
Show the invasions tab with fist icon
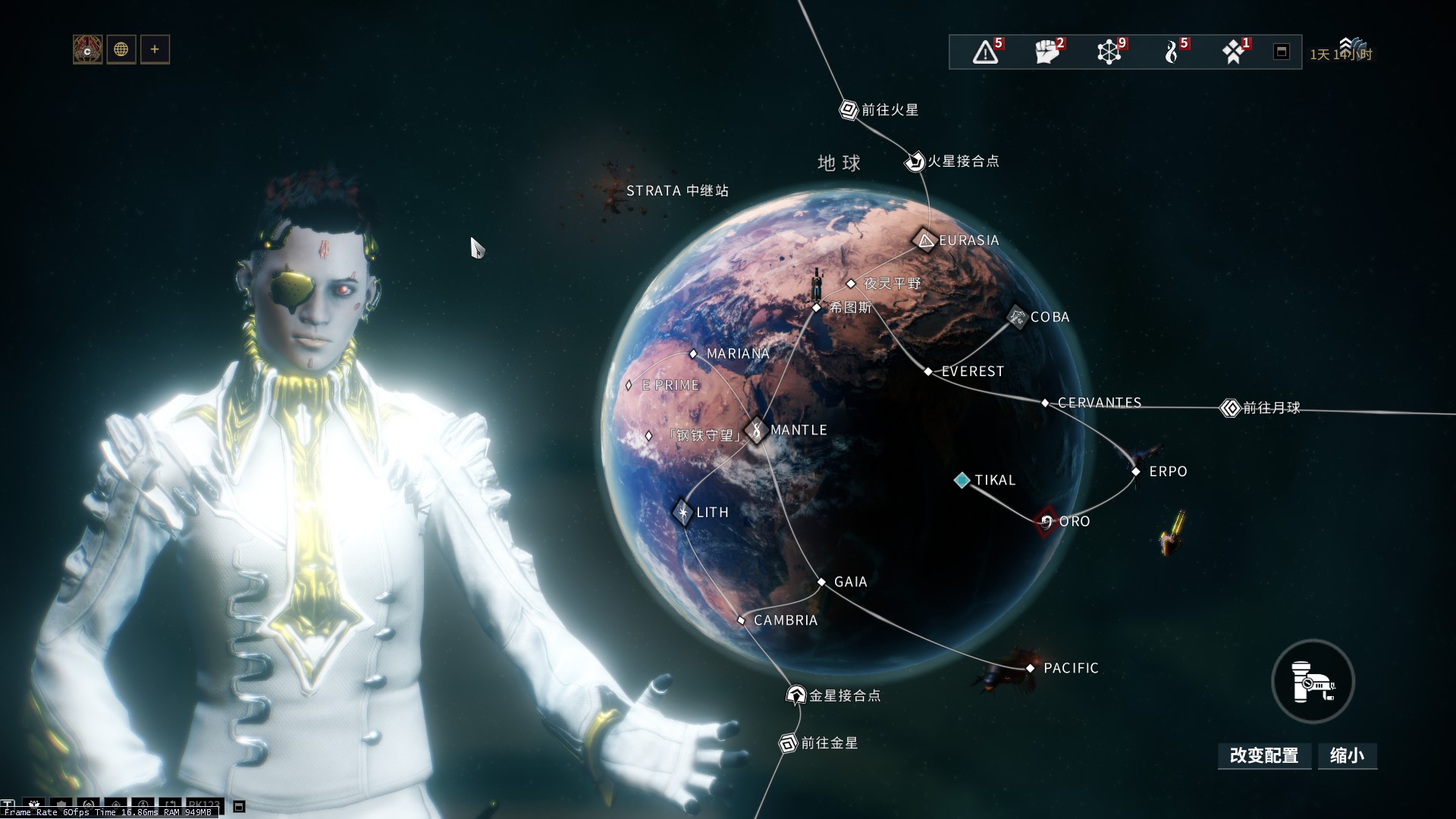click(x=1047, y=52)
